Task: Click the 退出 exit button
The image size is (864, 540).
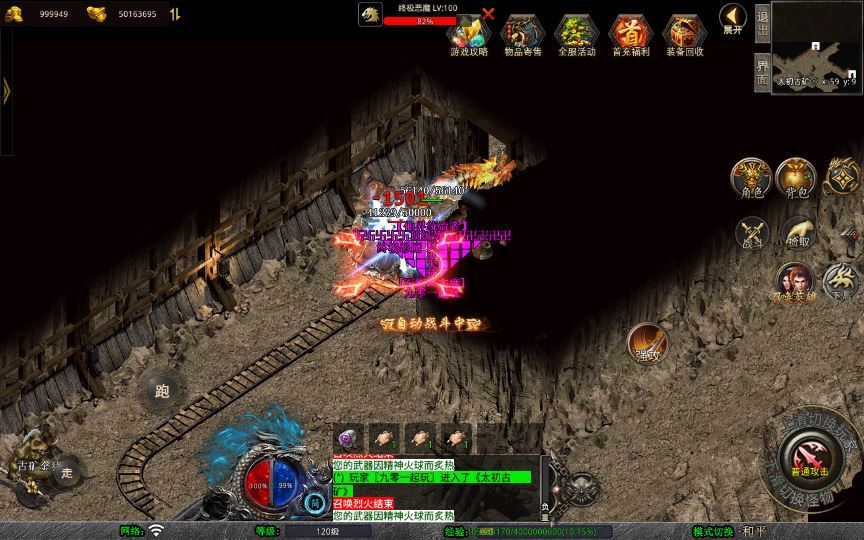Action: (x=762, y=22)
